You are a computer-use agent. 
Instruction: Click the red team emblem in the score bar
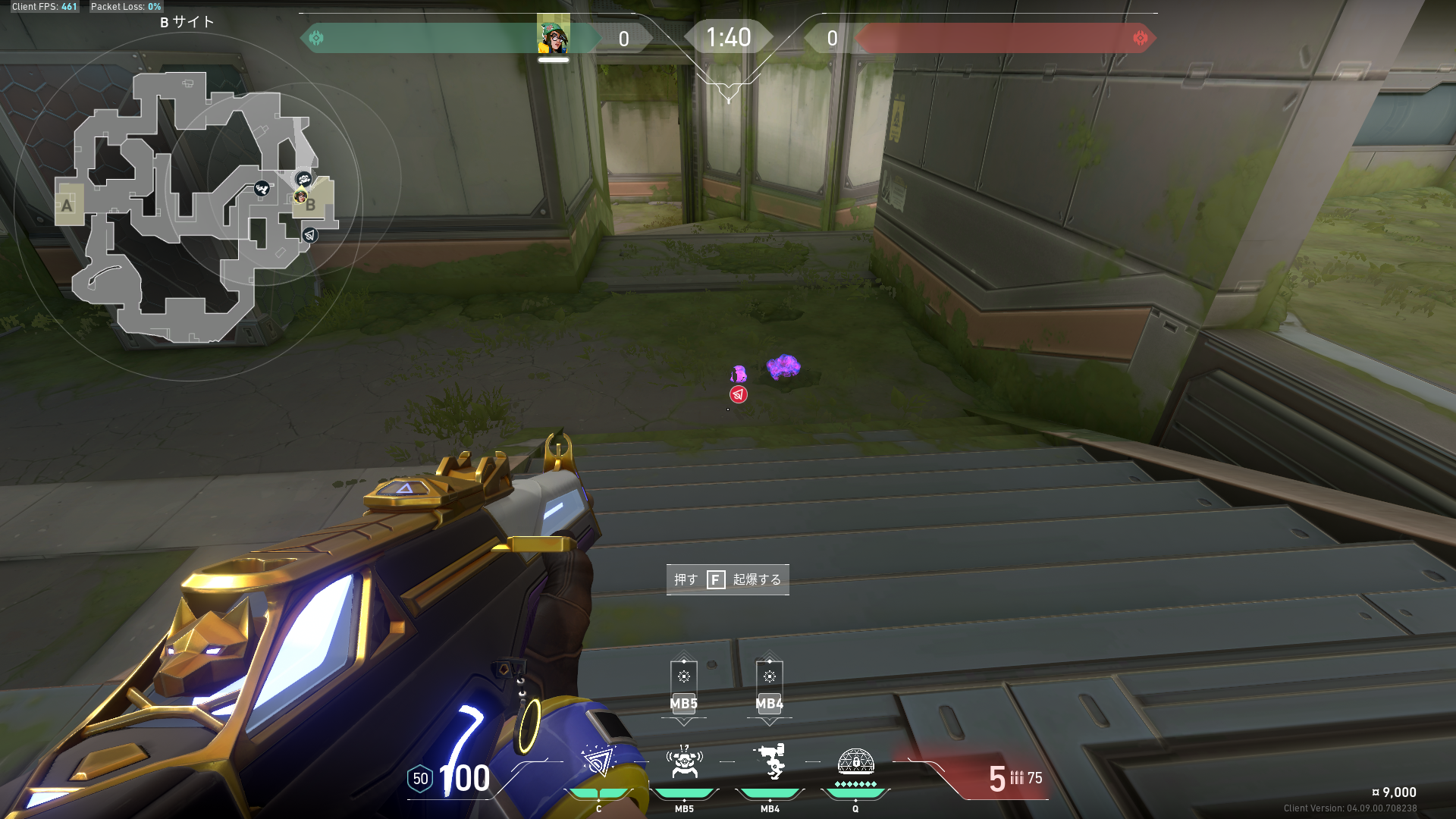1140,38
